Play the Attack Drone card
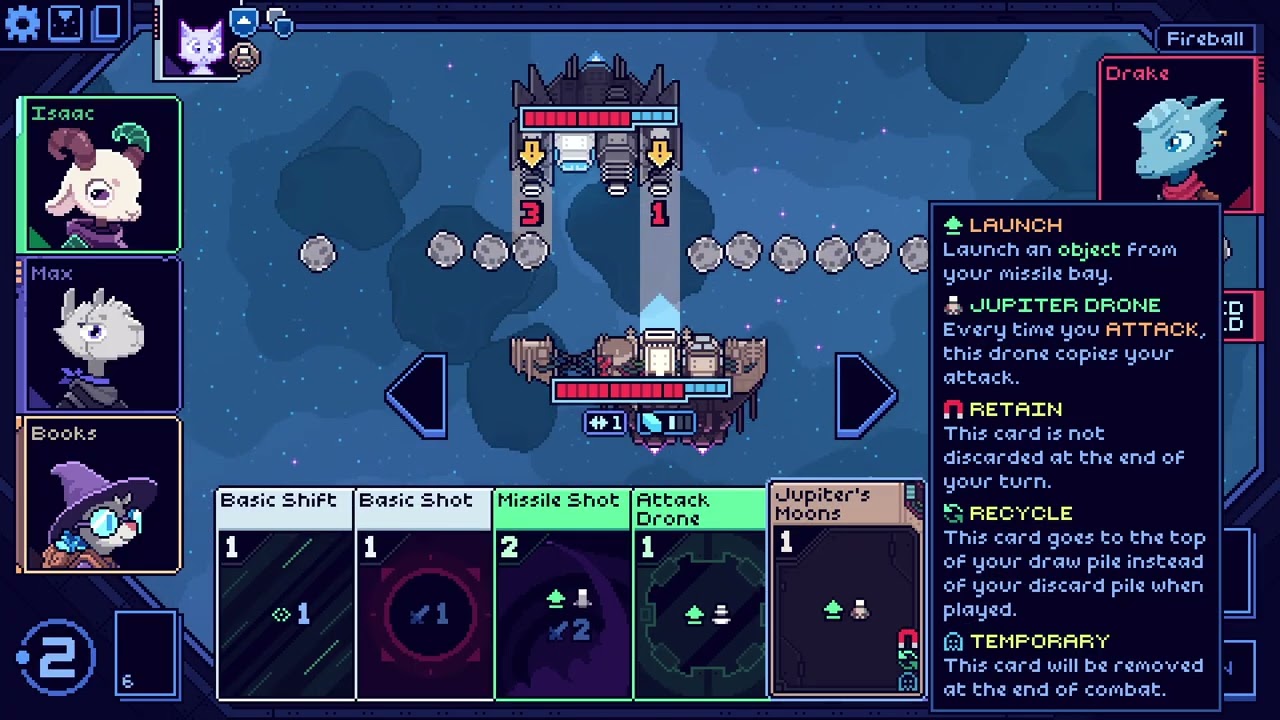The height and width of the screenshot is (720, 1280). (x=700, y=595)
